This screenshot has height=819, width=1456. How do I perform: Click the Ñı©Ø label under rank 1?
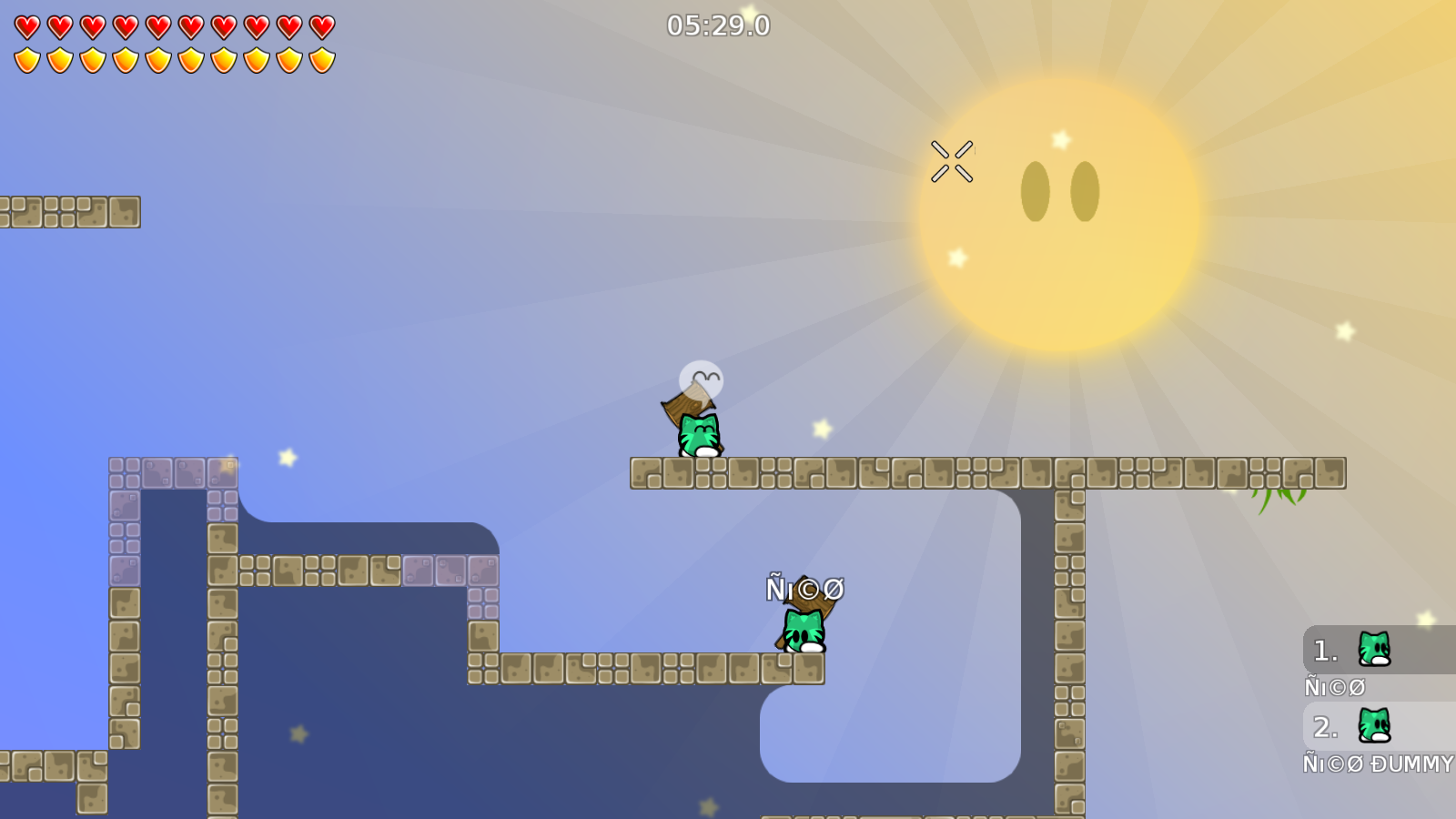pyautogui.click(x=1333, y=687)
